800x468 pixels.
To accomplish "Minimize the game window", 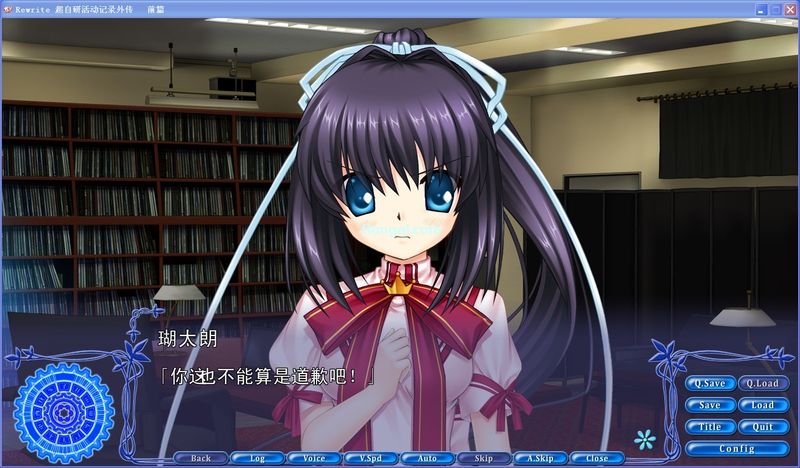I will [761, 8].
